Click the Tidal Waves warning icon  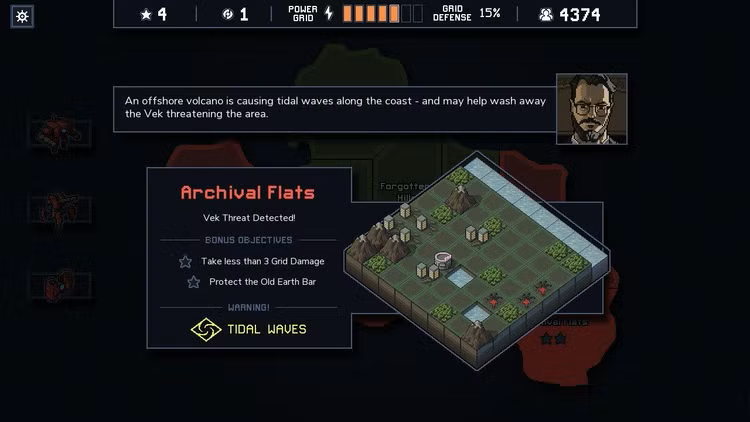206,329
